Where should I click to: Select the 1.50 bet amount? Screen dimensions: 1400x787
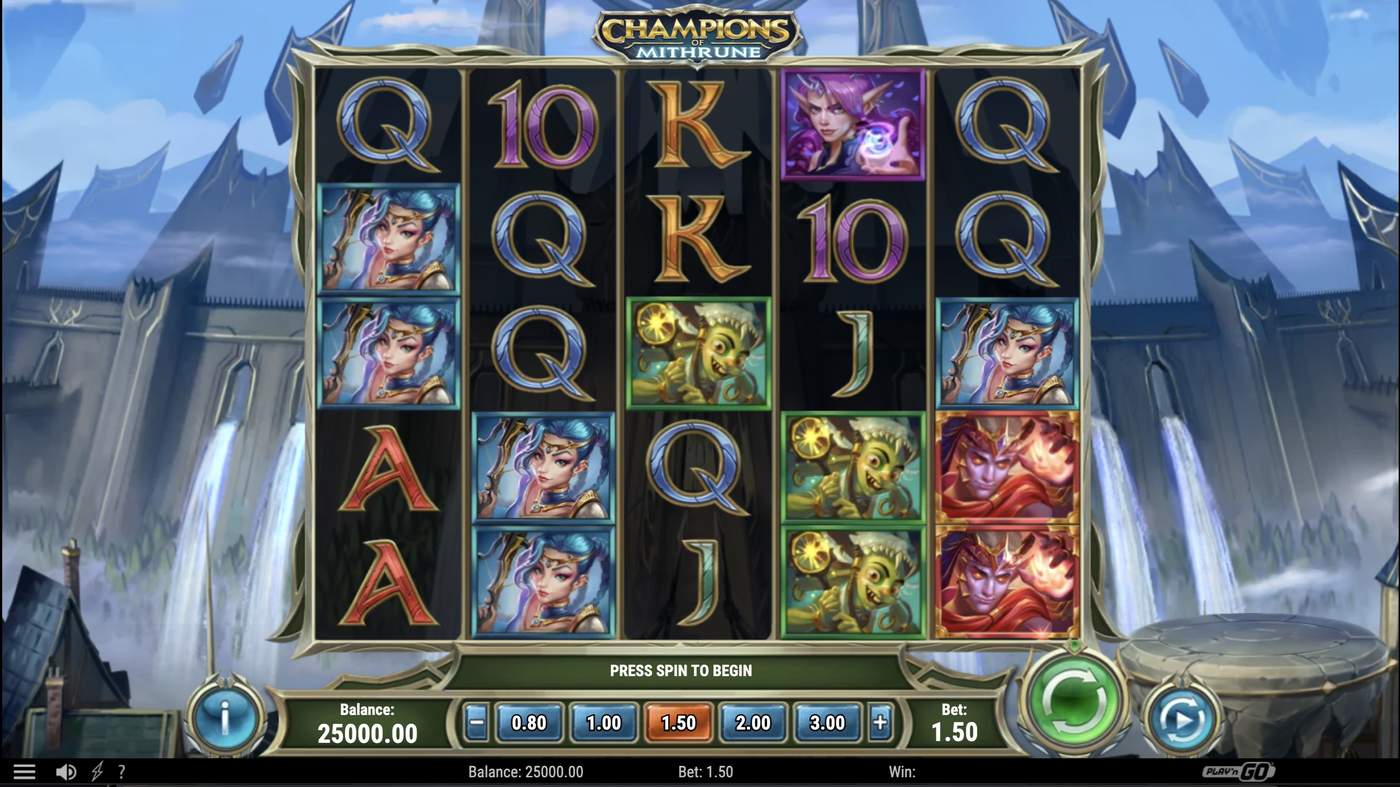click(x=677, y=721)
